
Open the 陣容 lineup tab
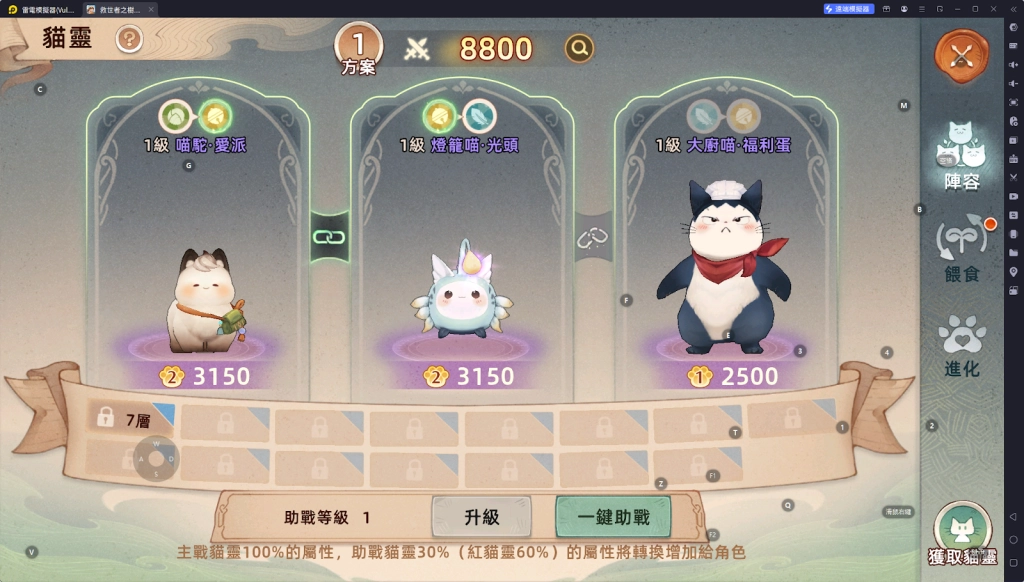coord(961,157)
